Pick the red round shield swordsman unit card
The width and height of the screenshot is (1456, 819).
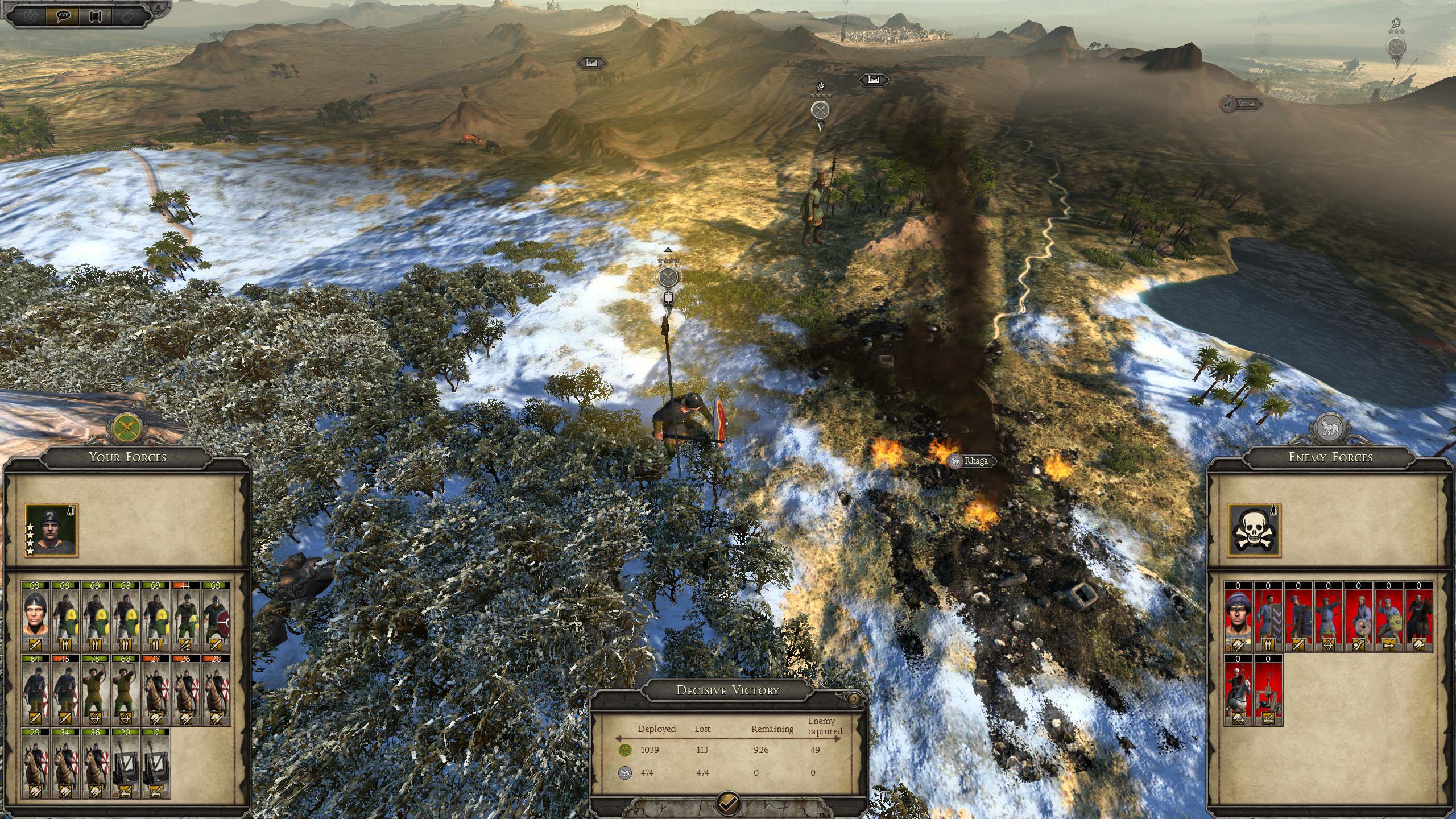(216, 616)
